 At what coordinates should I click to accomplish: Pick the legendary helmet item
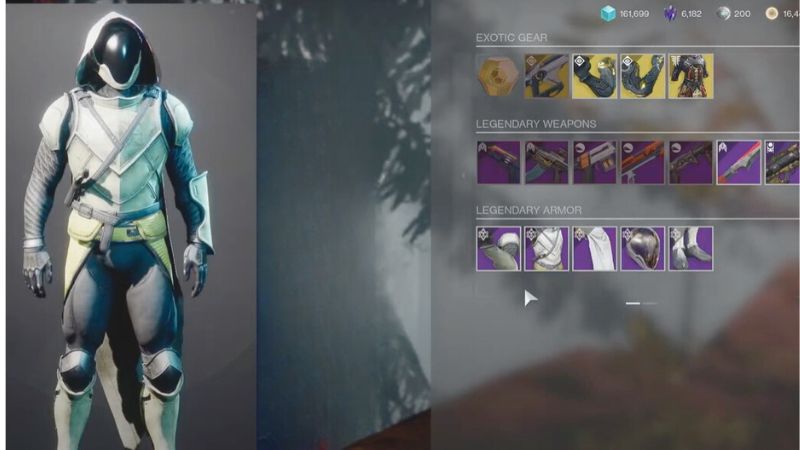(x=642, y=248)
